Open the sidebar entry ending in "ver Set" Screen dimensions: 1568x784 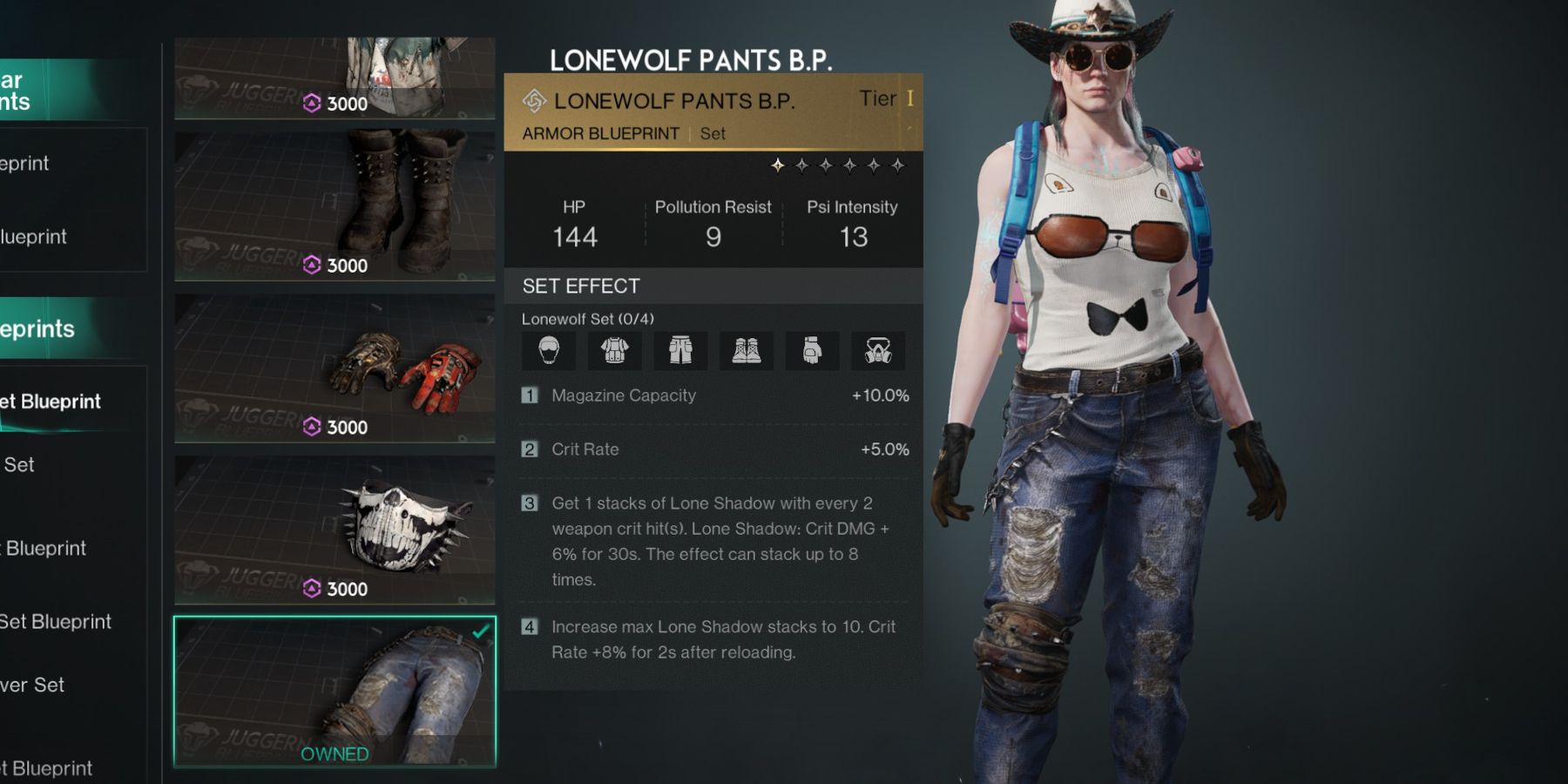click(35, 685)
